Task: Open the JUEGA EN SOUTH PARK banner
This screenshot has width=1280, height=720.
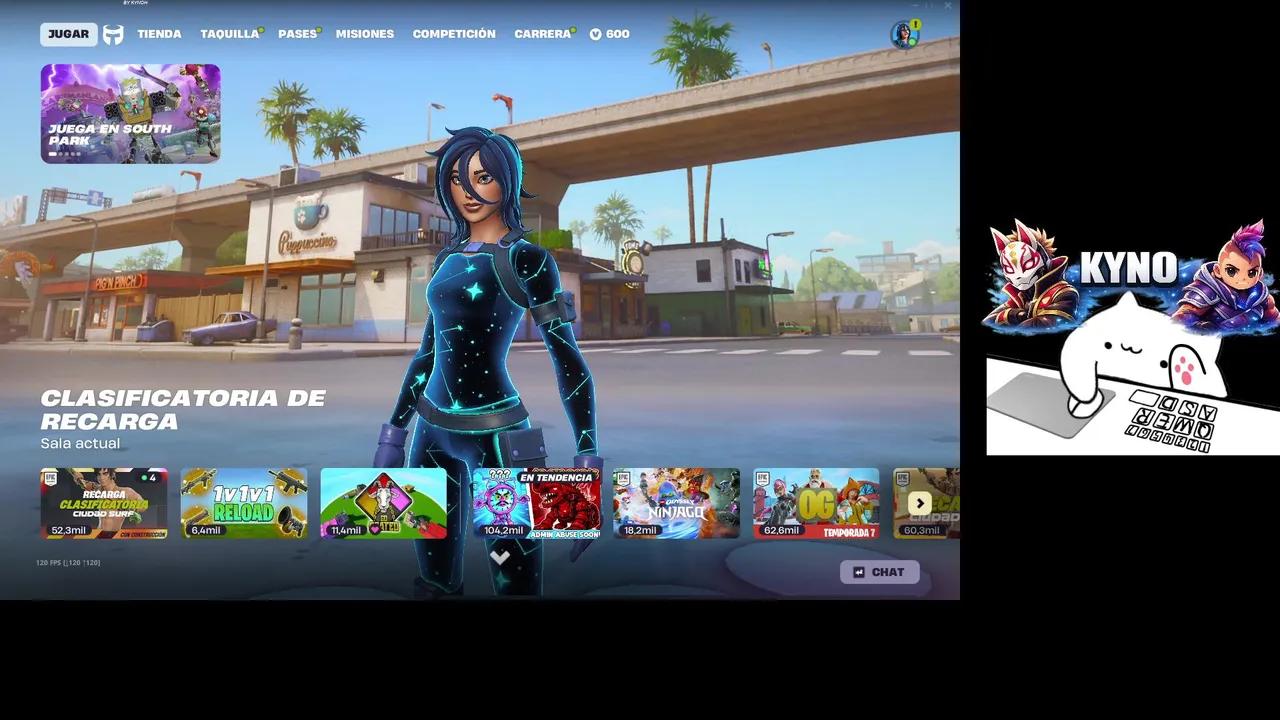Action: 130,113
